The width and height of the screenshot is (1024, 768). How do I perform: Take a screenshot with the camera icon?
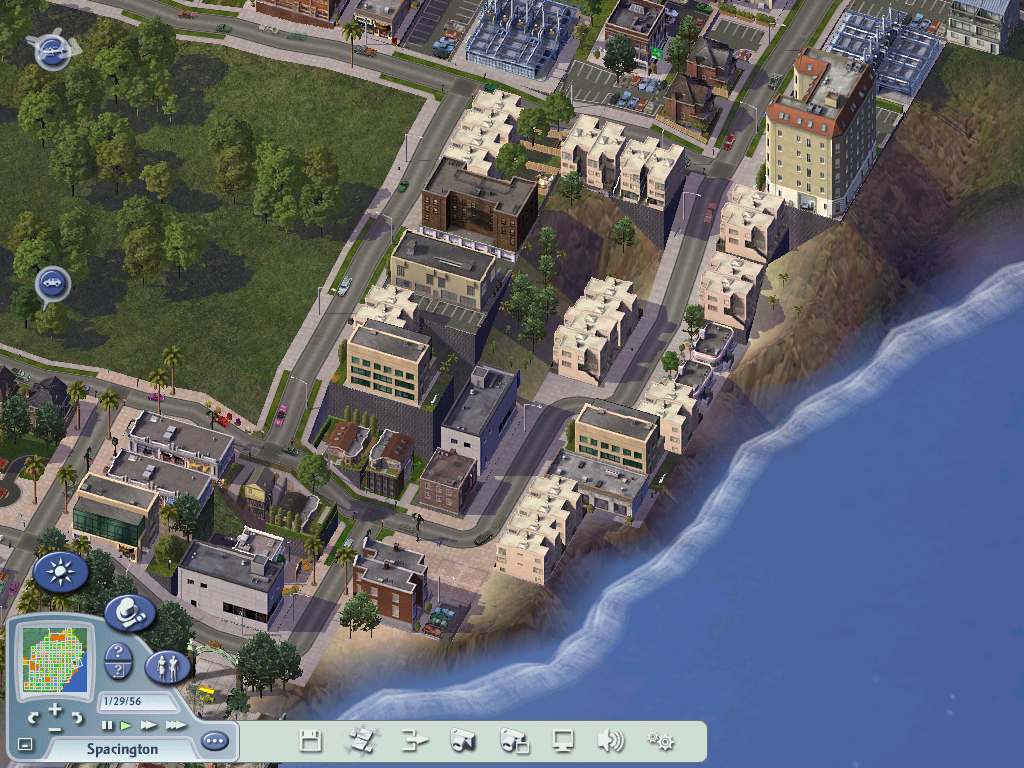click(462, 741)
